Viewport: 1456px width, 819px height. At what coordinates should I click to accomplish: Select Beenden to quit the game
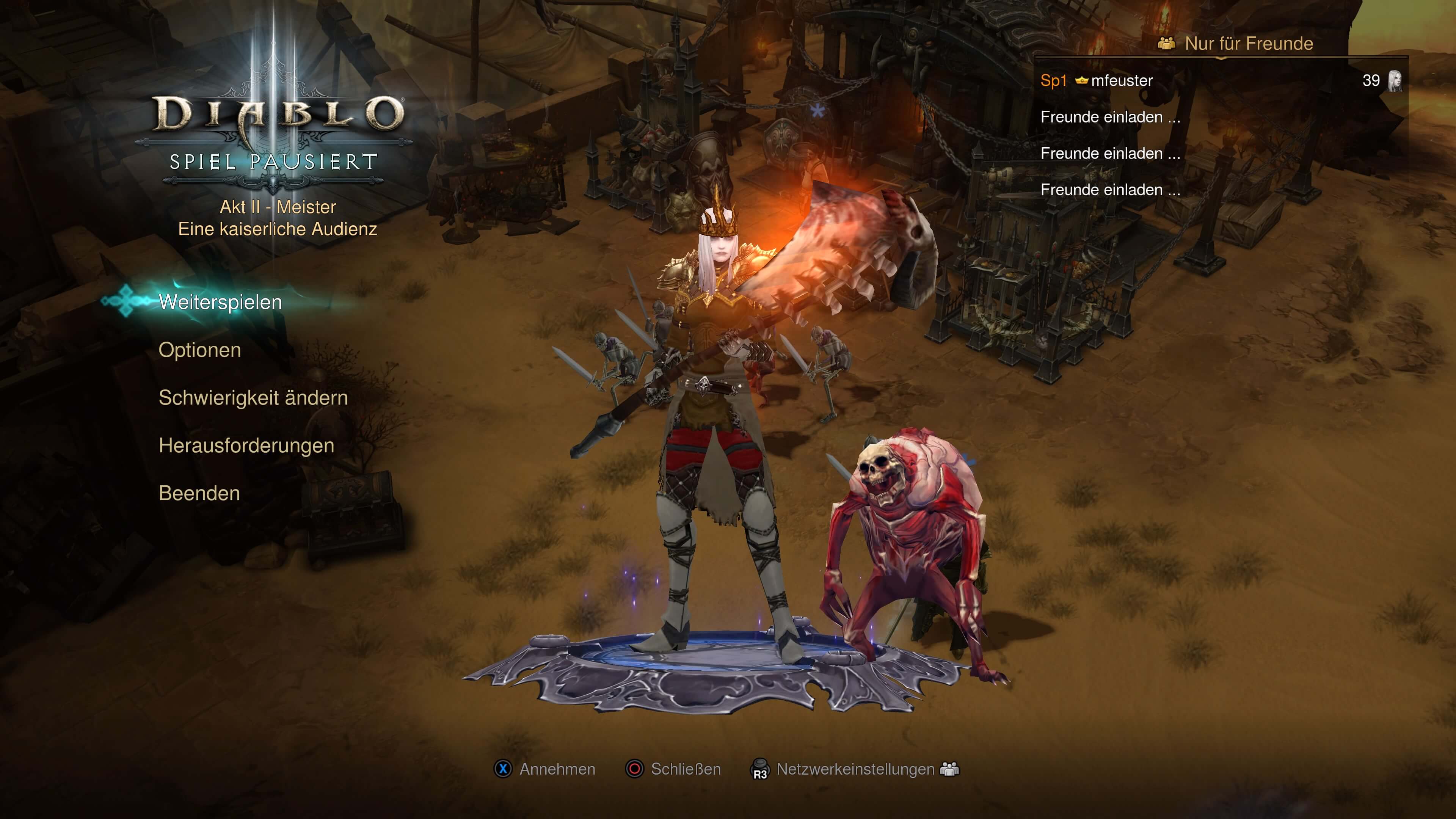pyautogui.click(x=199, y=493)
